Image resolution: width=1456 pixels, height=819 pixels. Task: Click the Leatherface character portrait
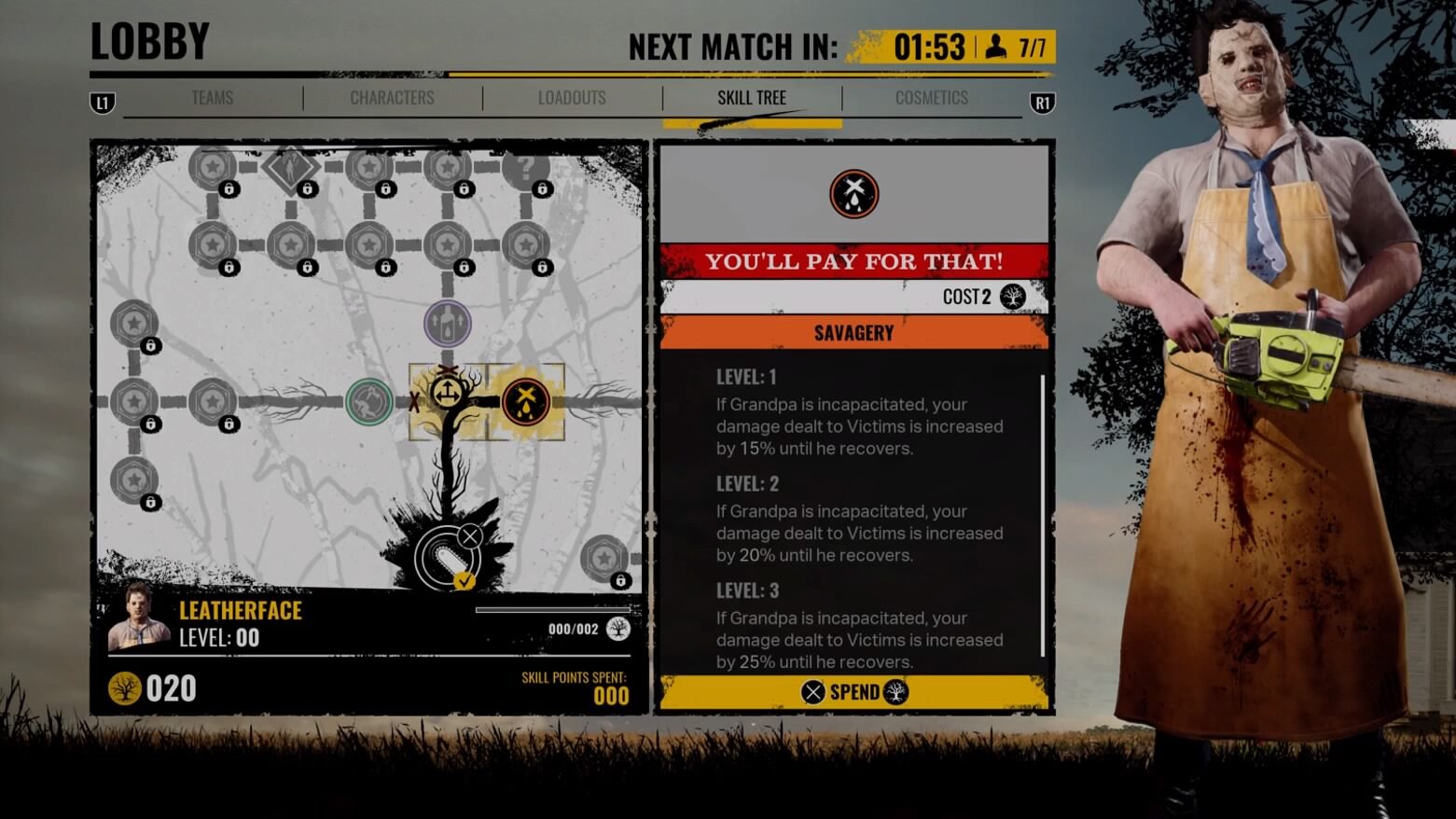pyautogui.click(x=139, y=617)
